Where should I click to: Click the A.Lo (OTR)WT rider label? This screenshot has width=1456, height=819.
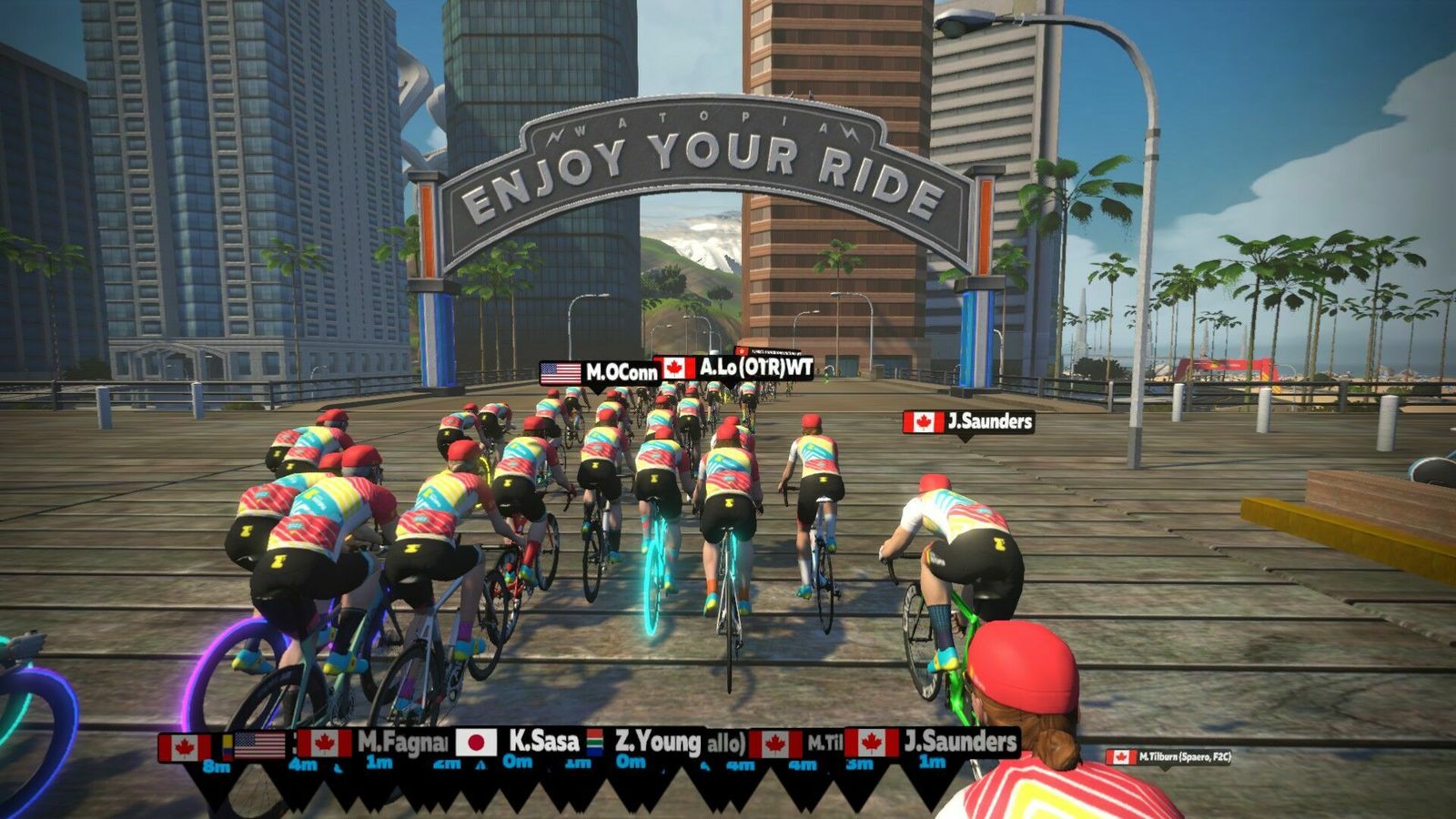[733, 368]
